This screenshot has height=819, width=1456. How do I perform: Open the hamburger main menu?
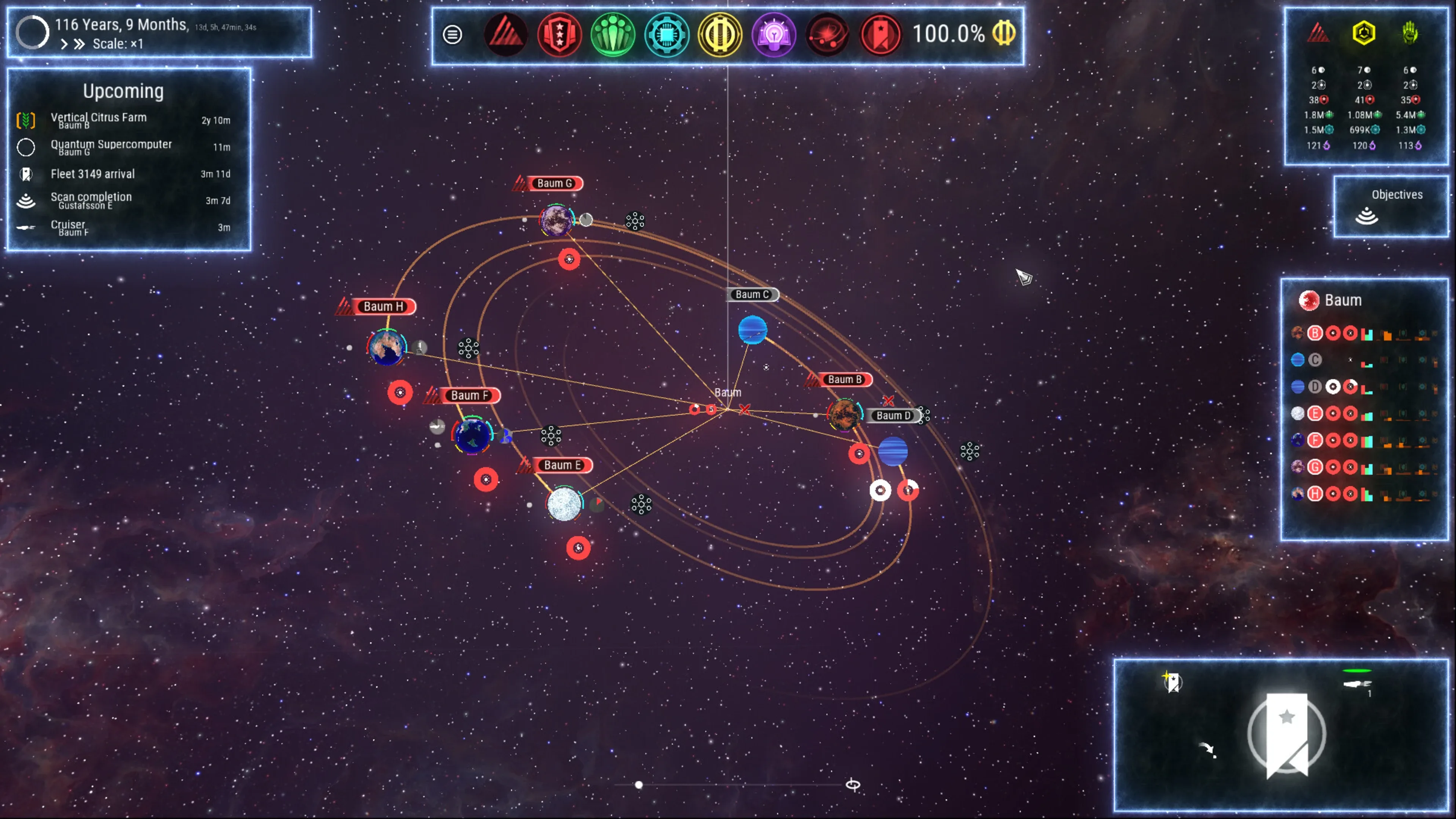(452, 35)
